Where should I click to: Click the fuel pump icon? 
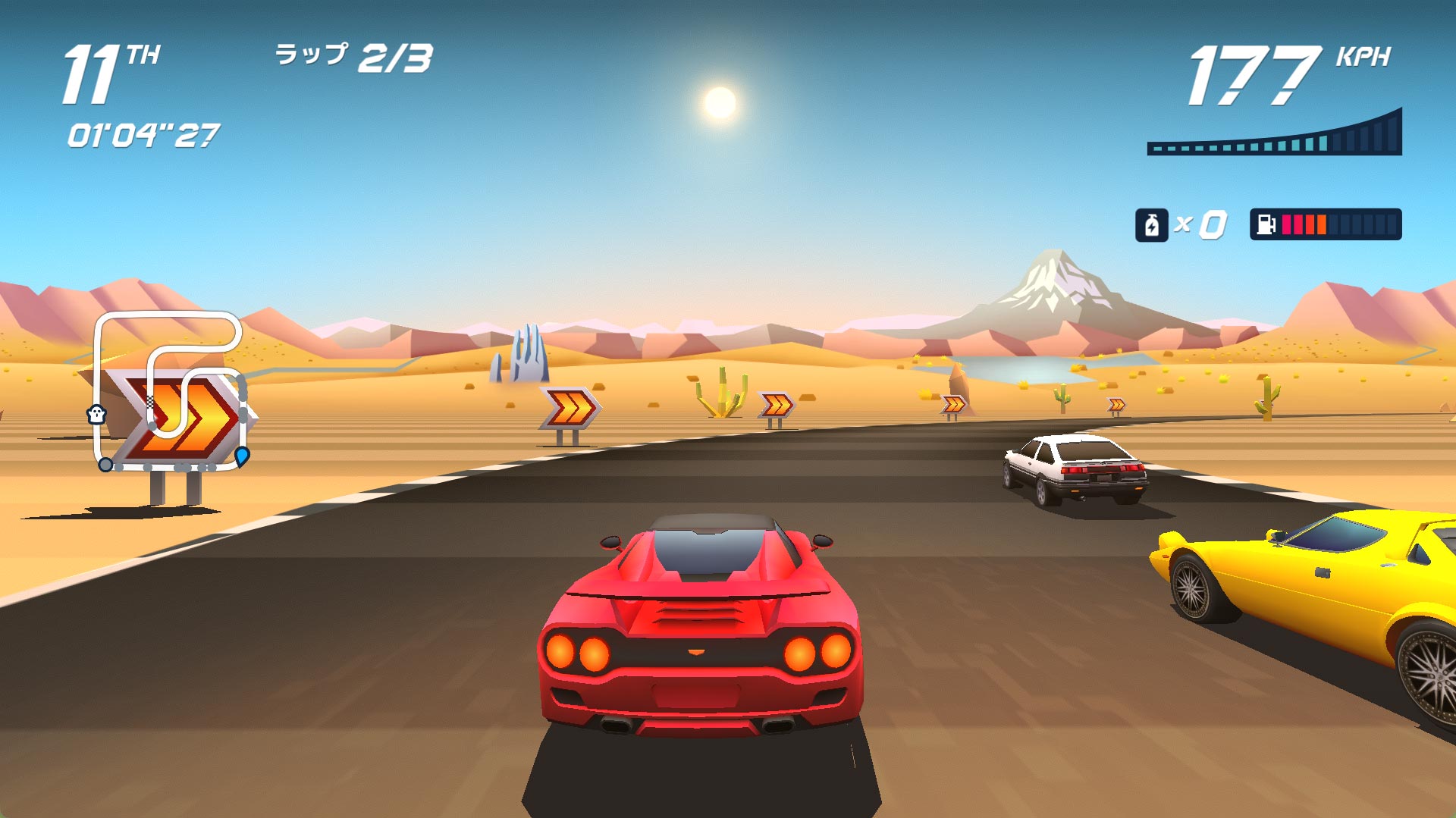tap(1266, 225)
